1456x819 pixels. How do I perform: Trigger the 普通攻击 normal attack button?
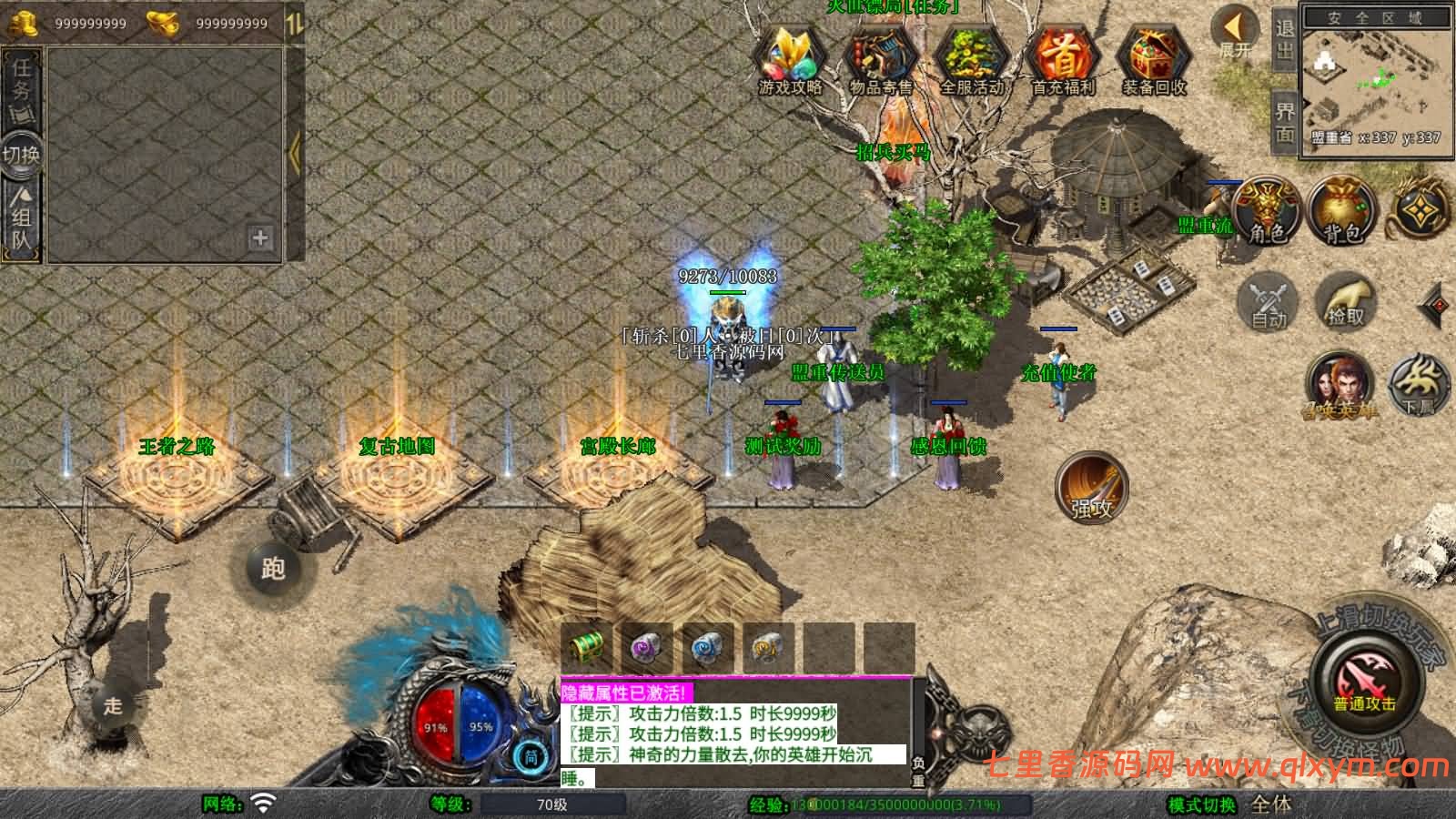point(1365,682)
